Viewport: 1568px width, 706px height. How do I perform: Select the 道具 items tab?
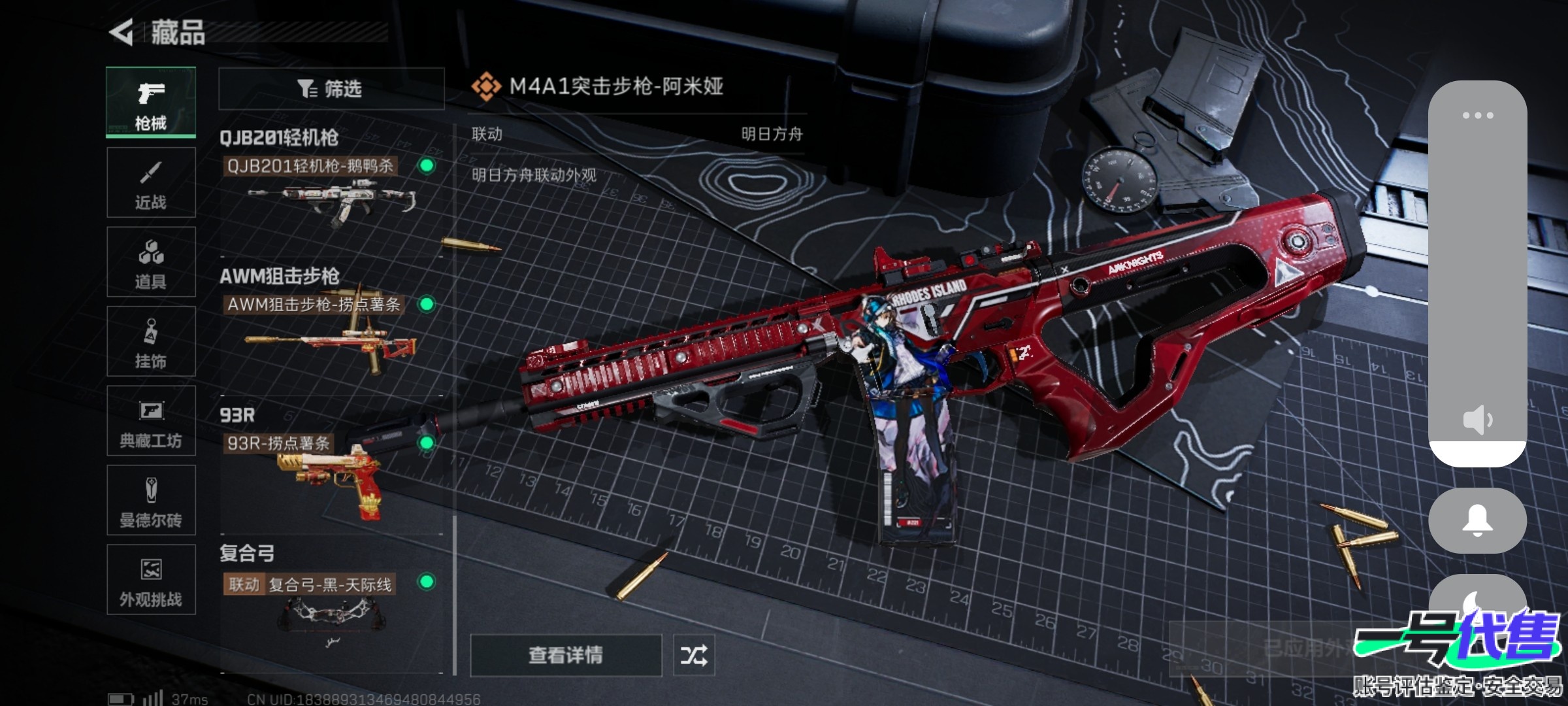pos(151,262)
